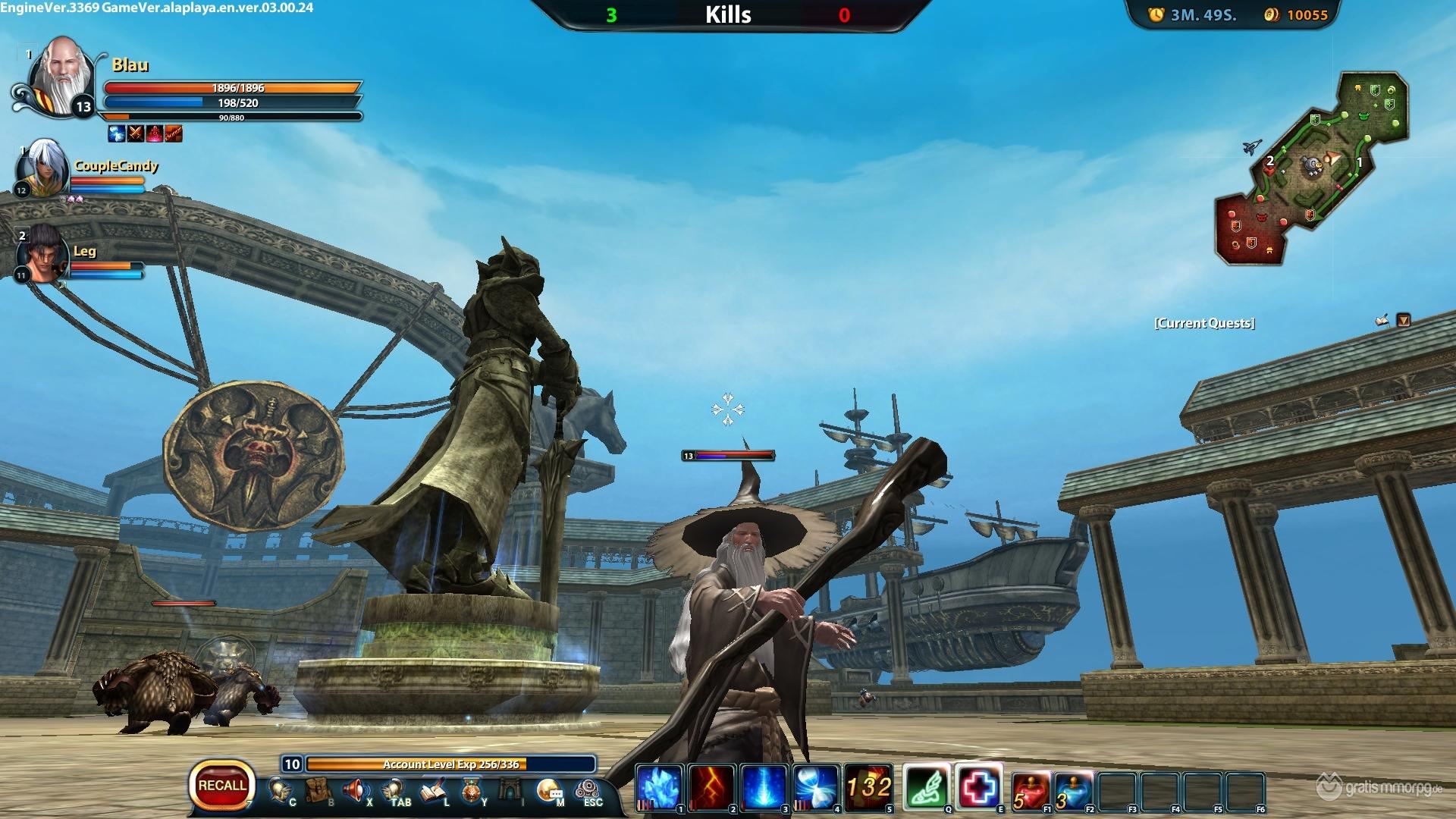Viewport: 1456px width, 819px height.
Task: Cast the red lightning bolt skill
Action: coord(711,787)
